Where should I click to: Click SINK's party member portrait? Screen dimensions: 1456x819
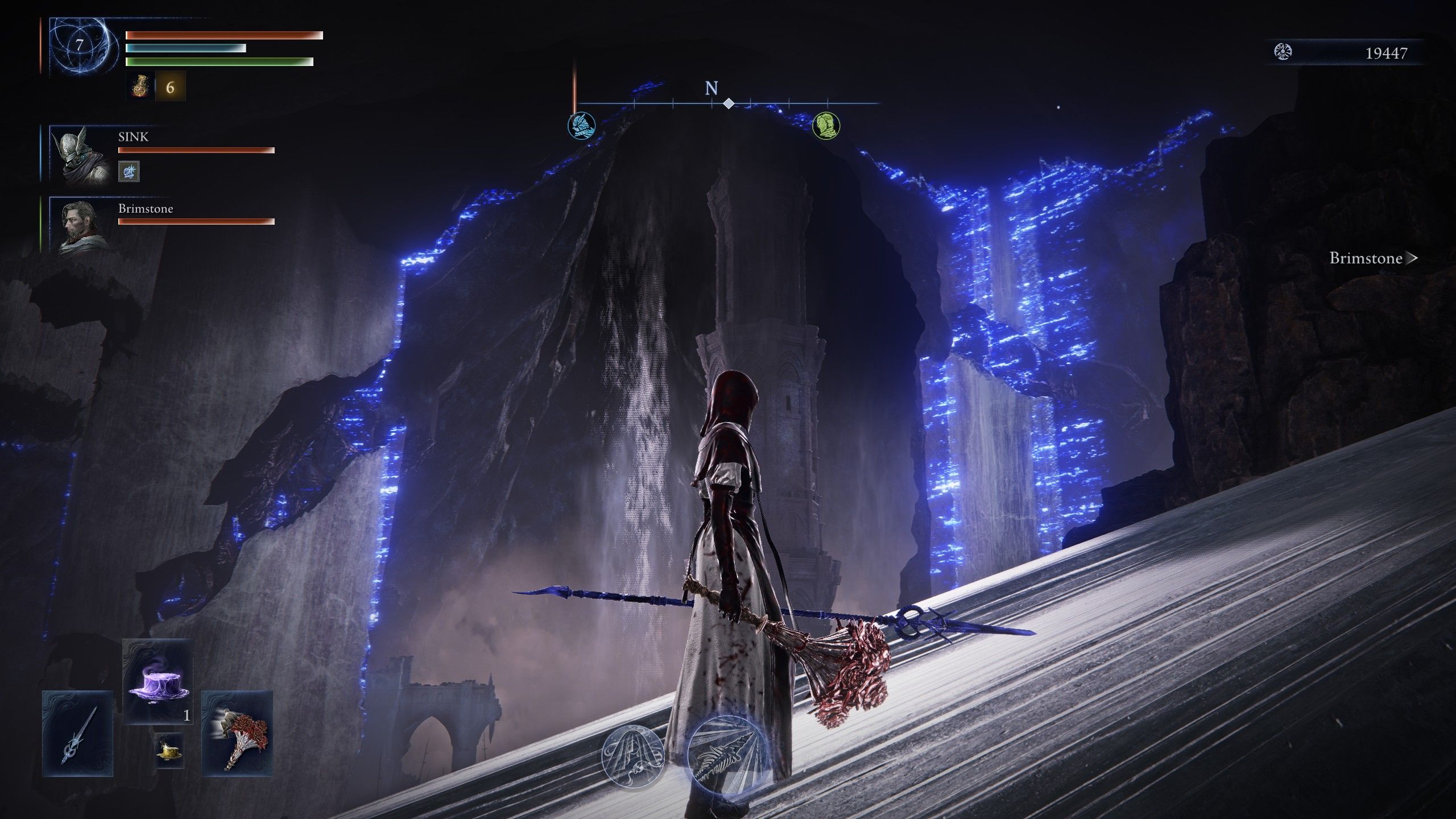coord(81,155)
